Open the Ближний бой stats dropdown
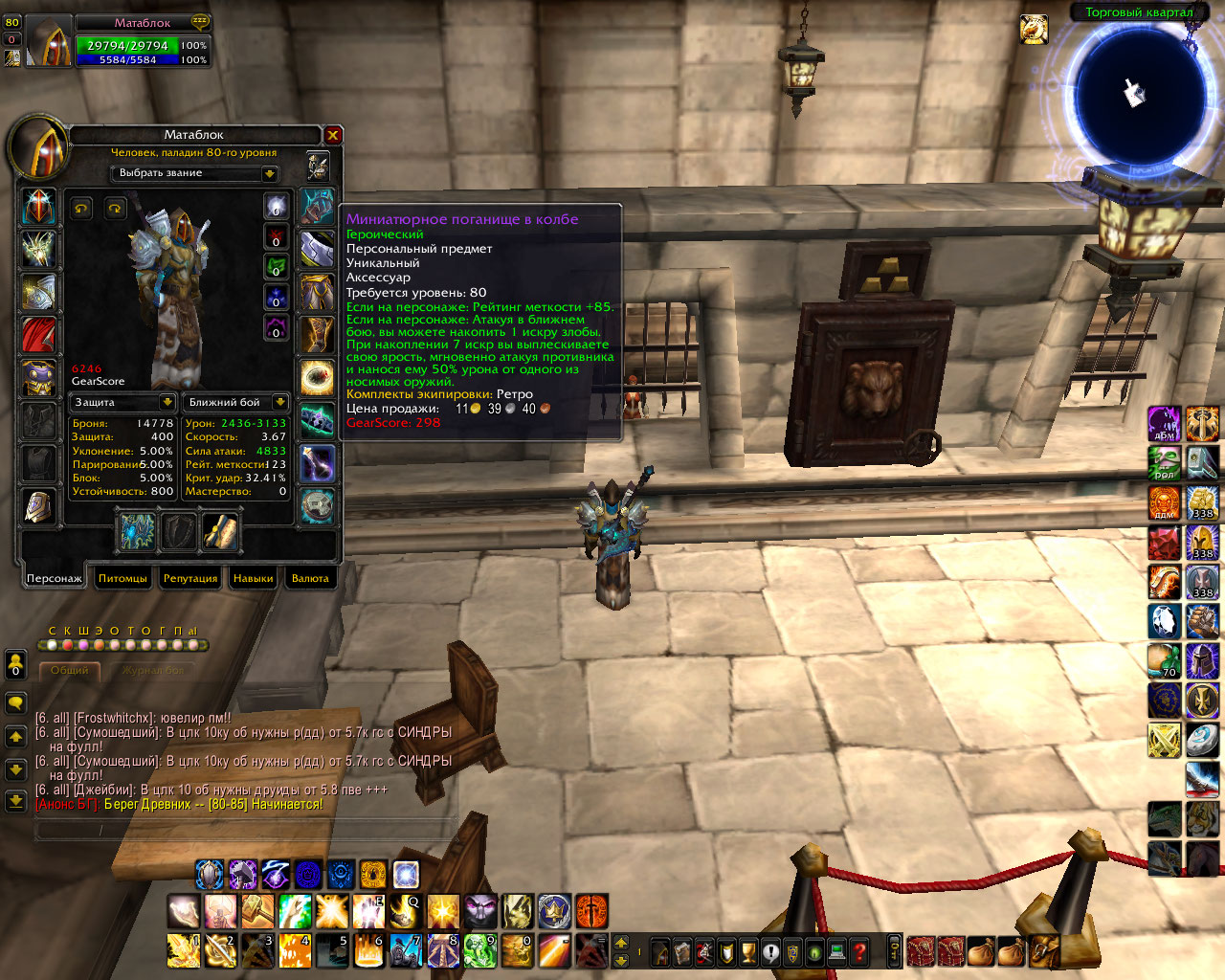The height and width of the screenshot is (980, 1225). 279,402
